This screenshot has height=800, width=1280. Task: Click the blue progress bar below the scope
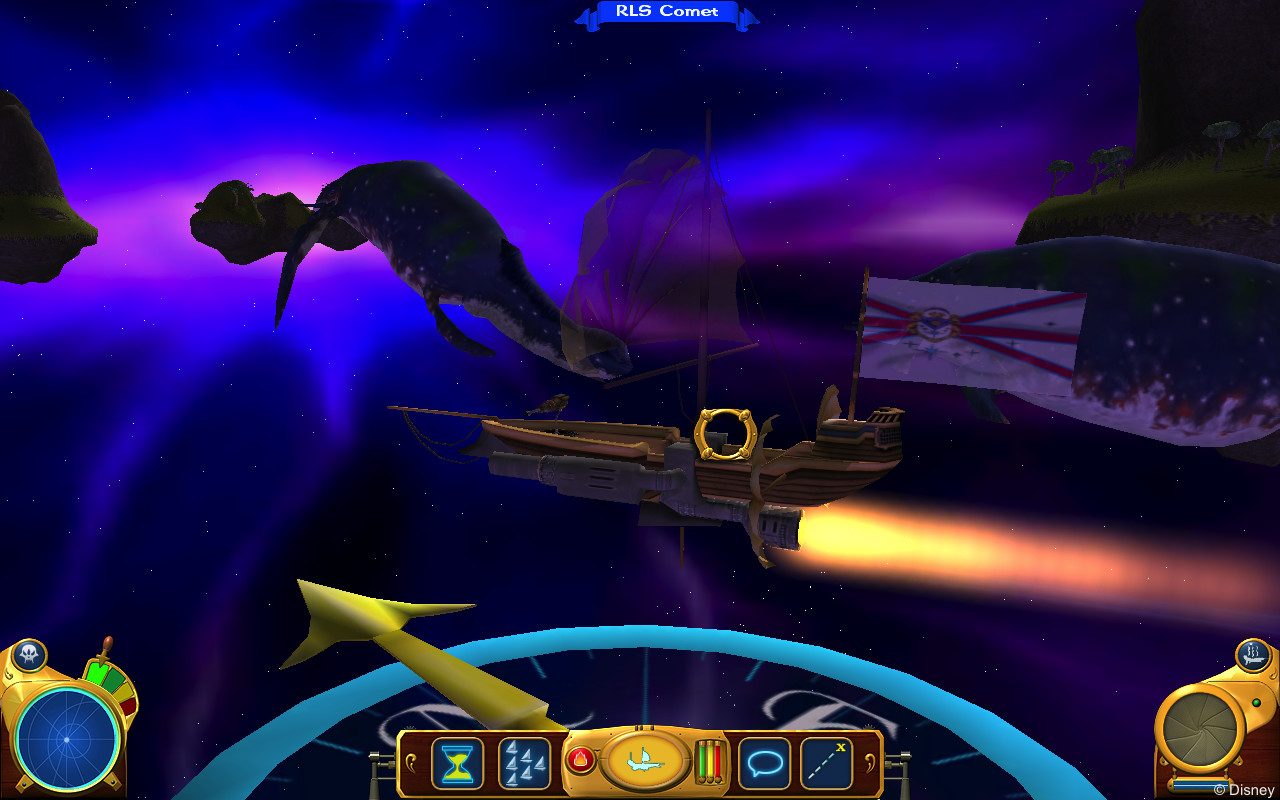(x=1201, y=784)
